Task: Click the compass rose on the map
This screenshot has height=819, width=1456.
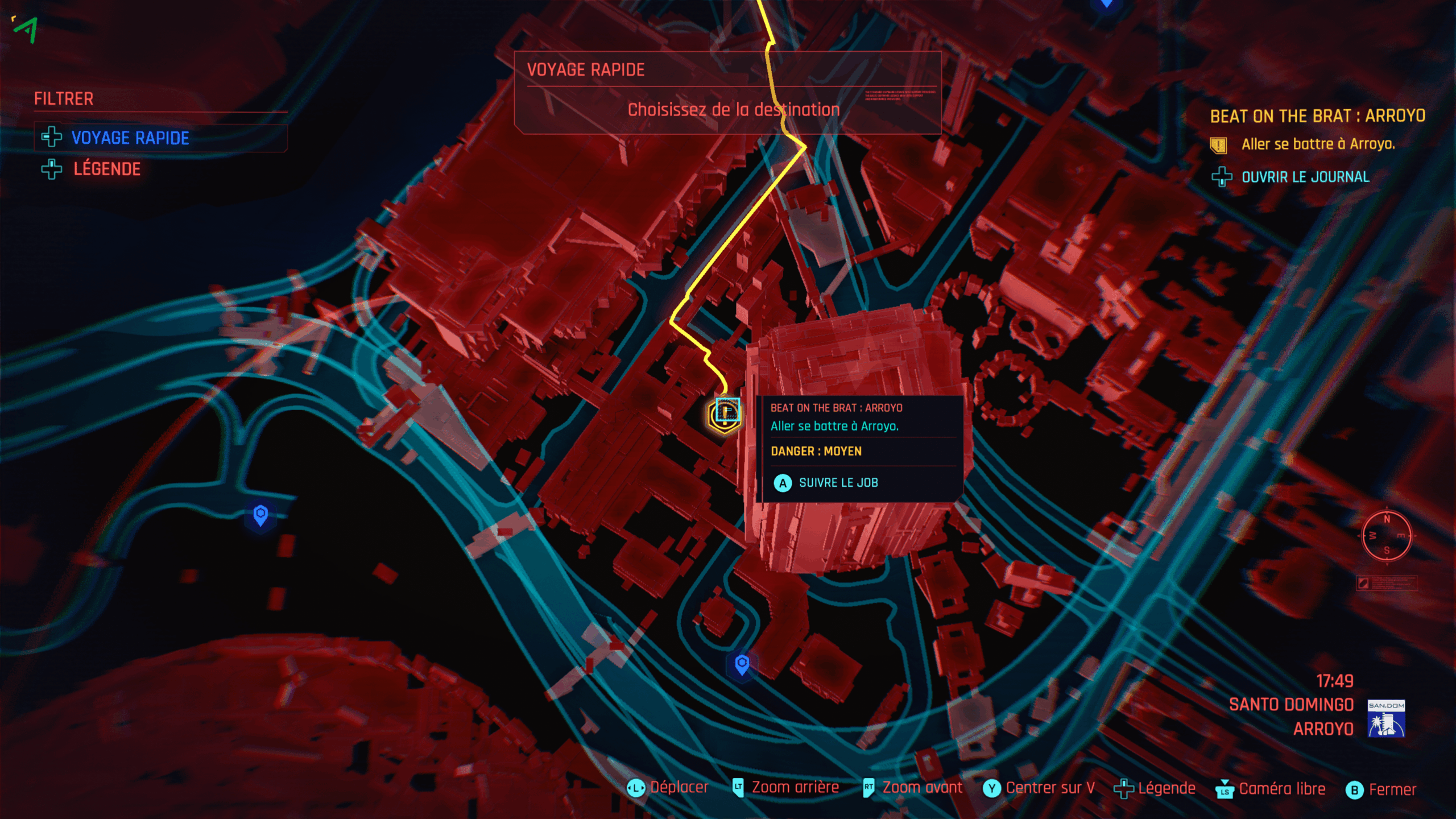Action: pos(1387,536)
